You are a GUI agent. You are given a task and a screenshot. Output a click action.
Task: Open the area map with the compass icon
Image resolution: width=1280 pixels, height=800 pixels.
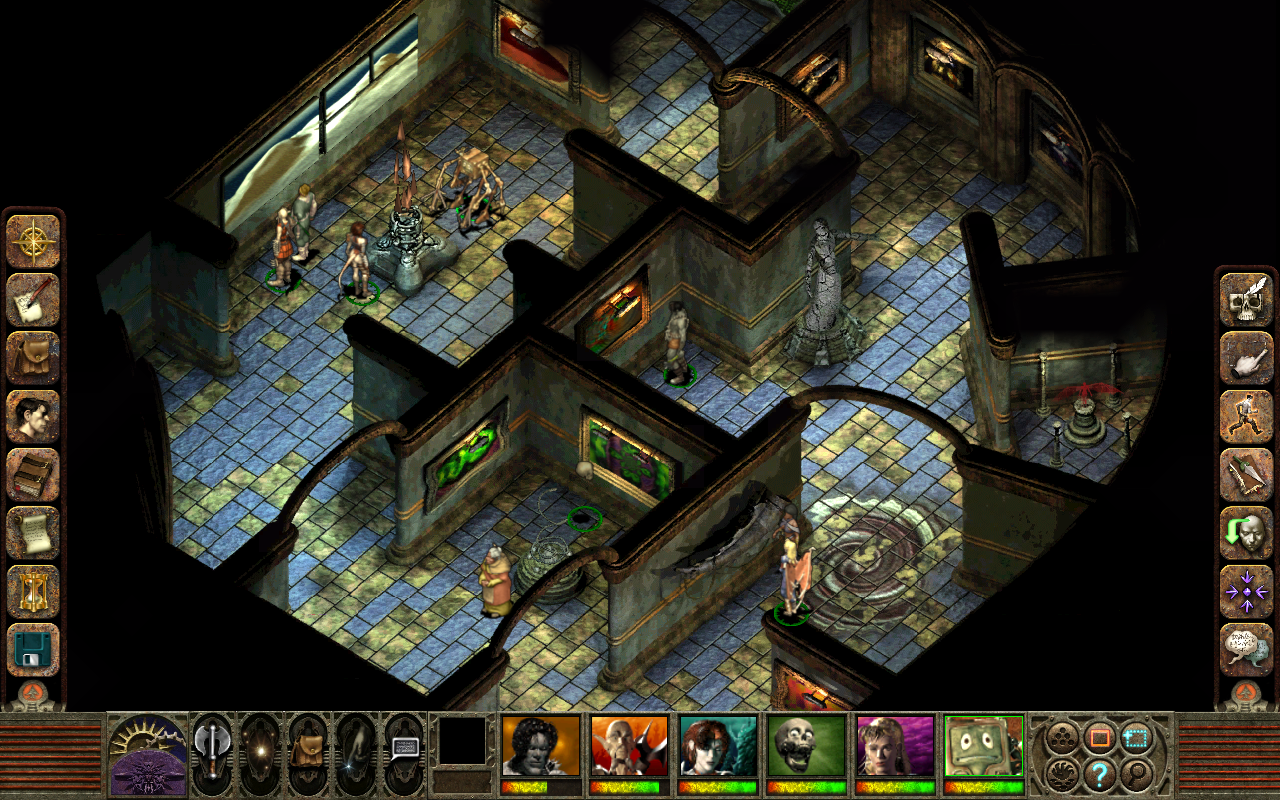click(33, 240)
